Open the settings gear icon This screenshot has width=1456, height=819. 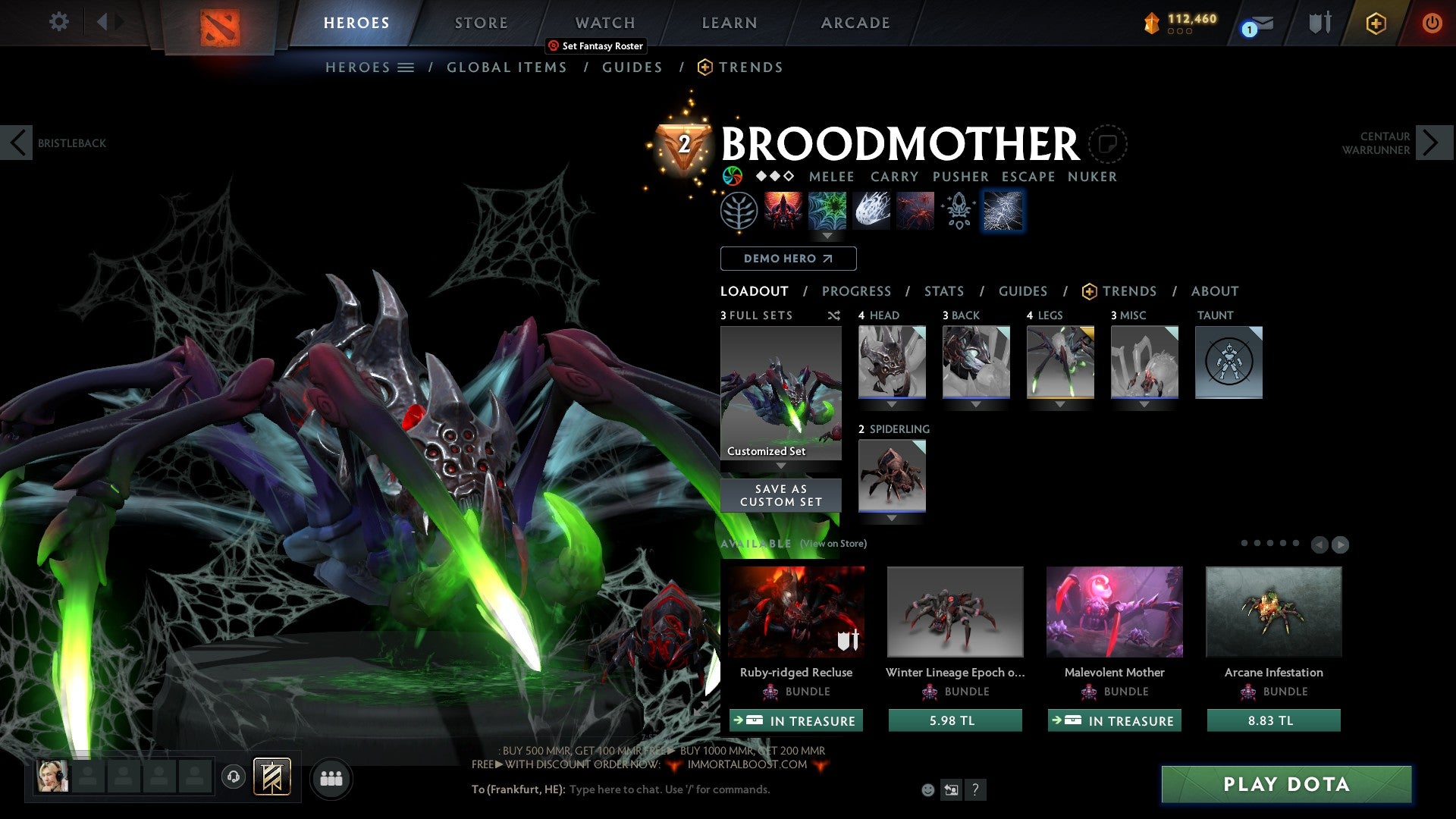tap(58, 22)
